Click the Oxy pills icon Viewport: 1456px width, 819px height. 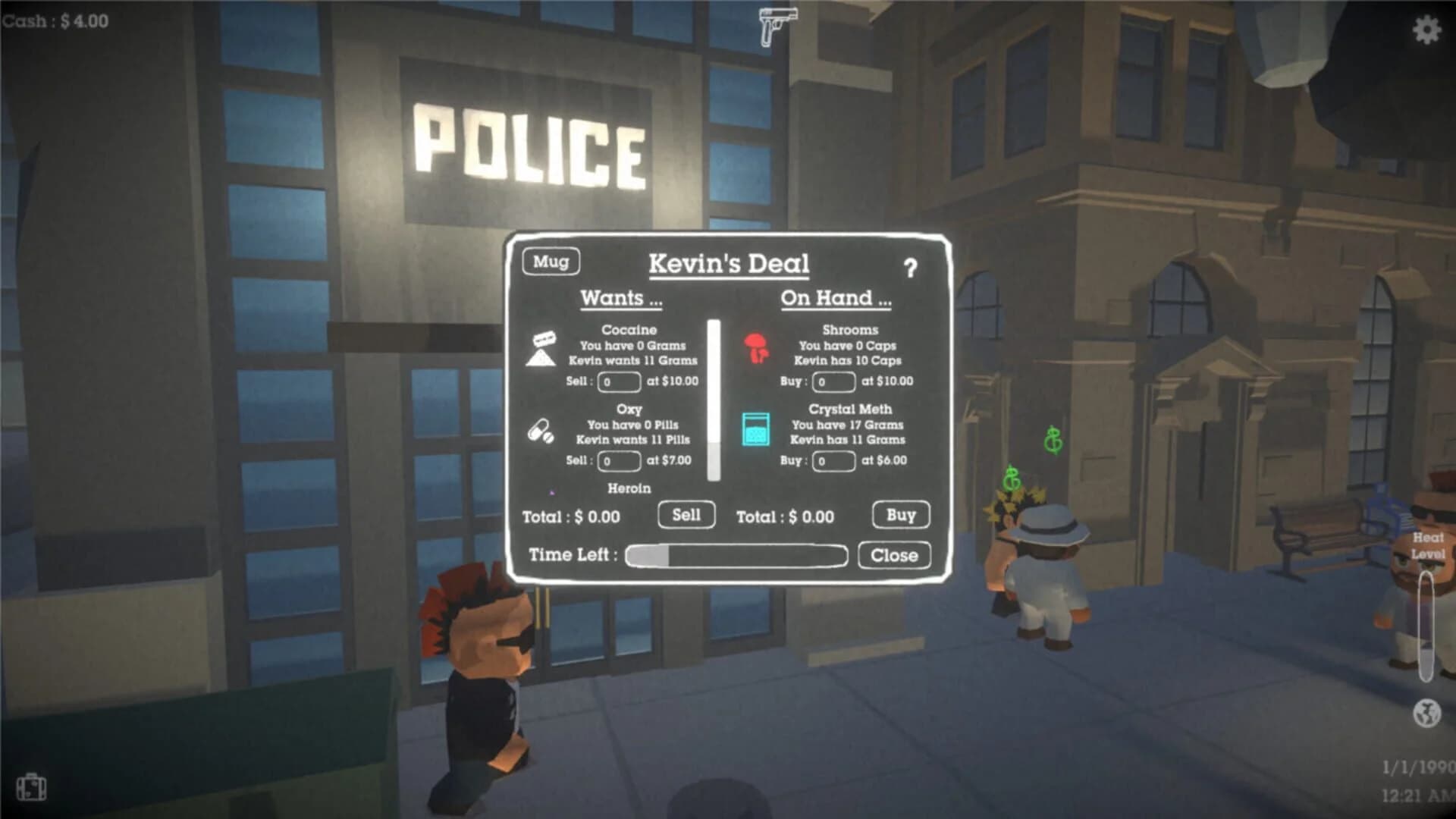[541, 432]
